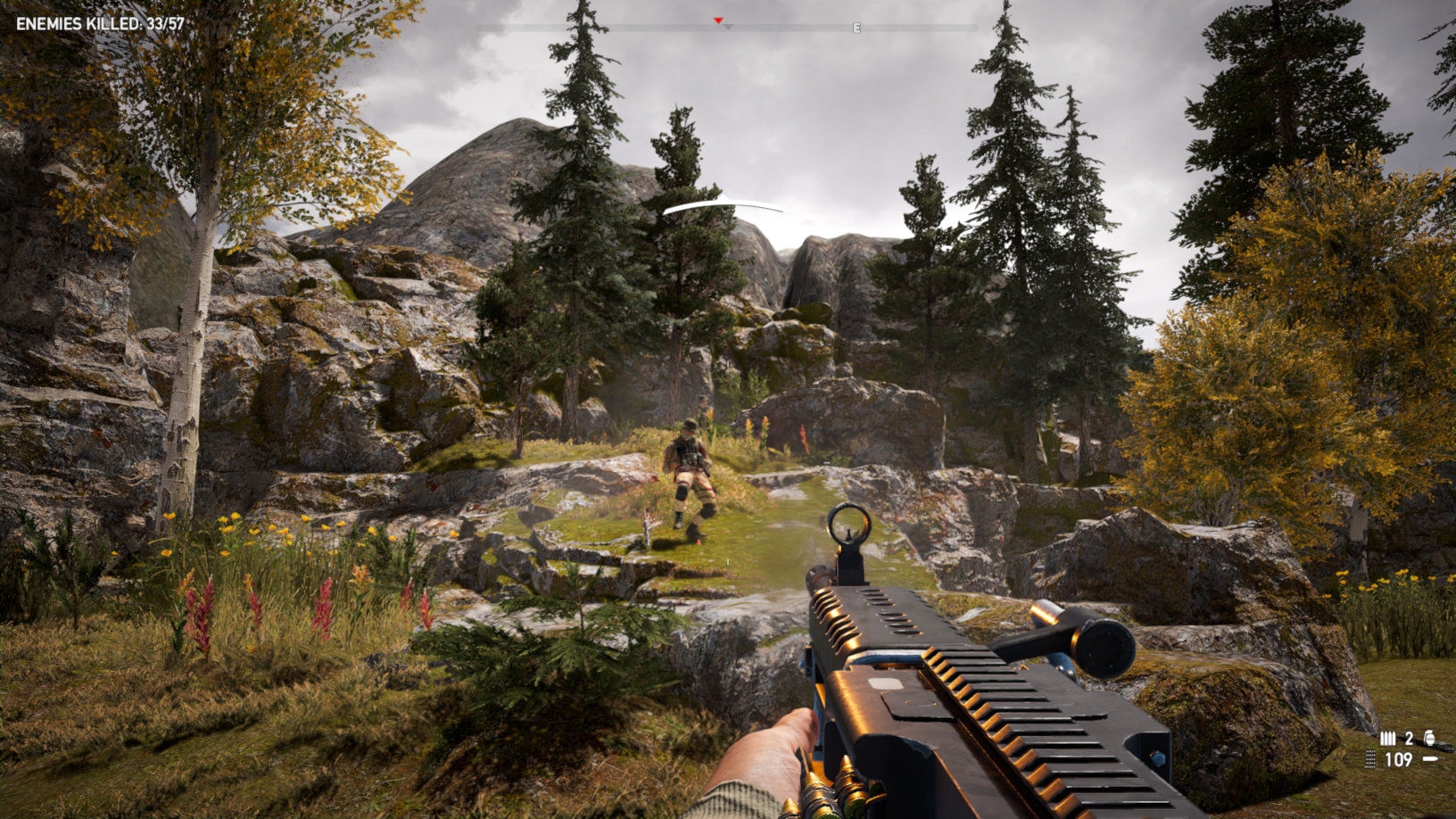Click the red enemy marker on the compass
Viewport: 1456px width, 819px height.
point(717,20)
